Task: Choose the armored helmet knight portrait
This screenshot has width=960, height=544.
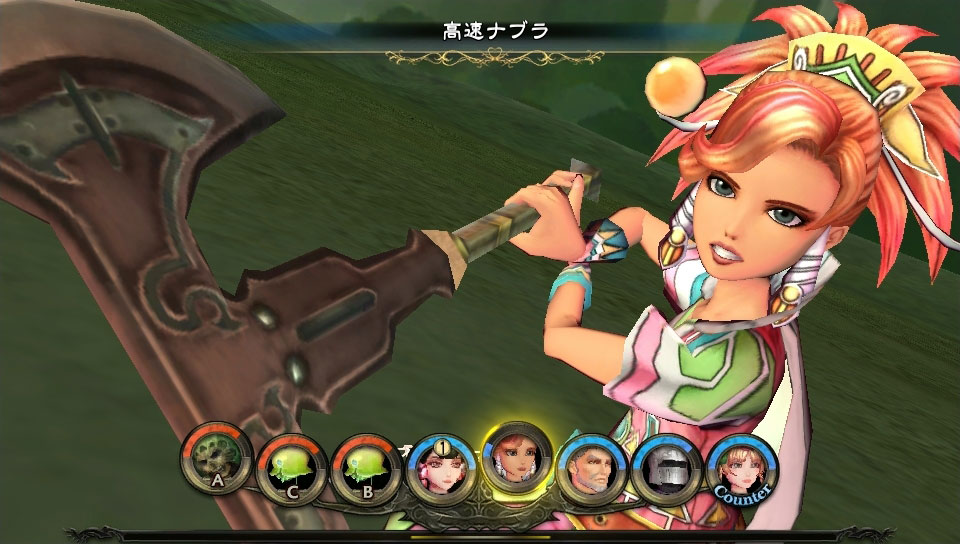Action: [667, 470]
